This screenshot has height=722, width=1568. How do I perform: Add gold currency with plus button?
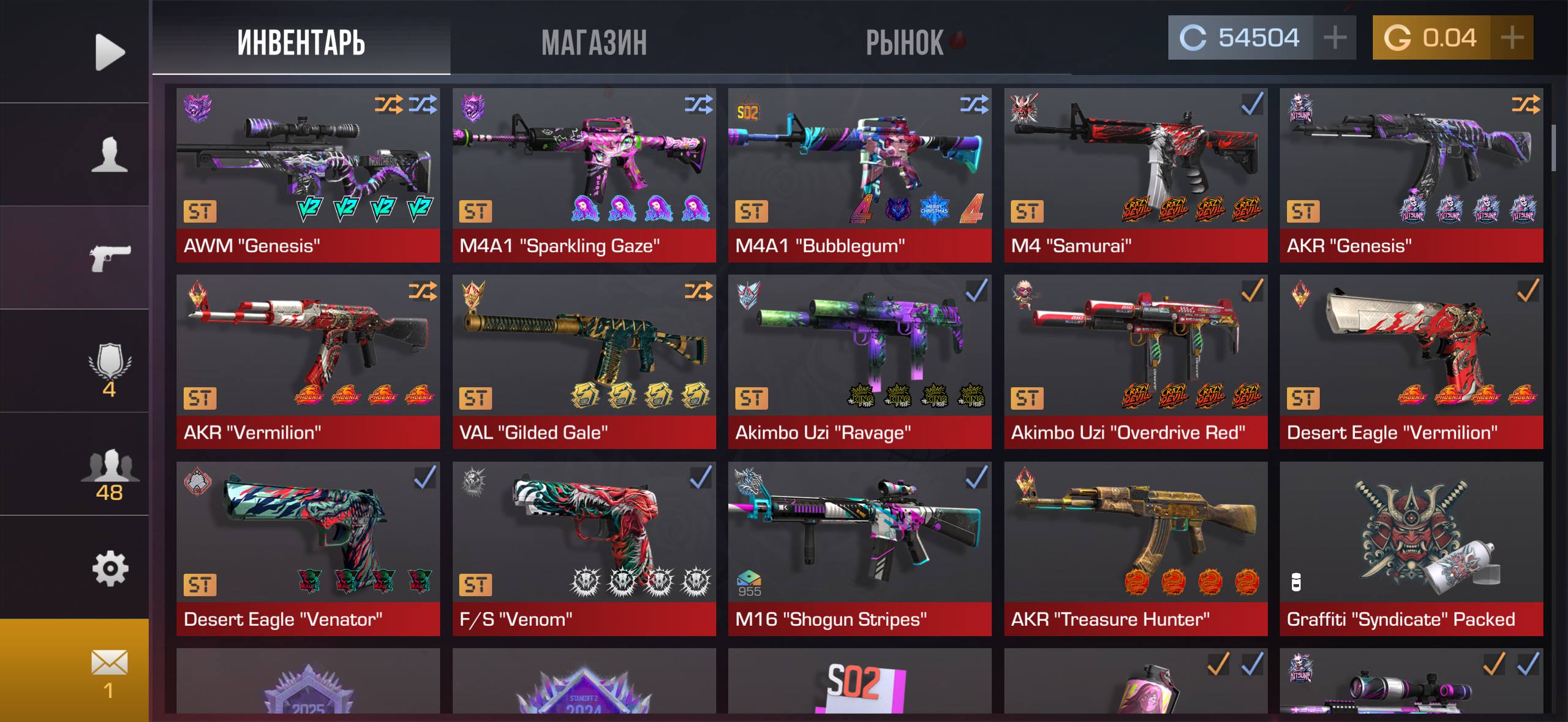(1512, 38)
